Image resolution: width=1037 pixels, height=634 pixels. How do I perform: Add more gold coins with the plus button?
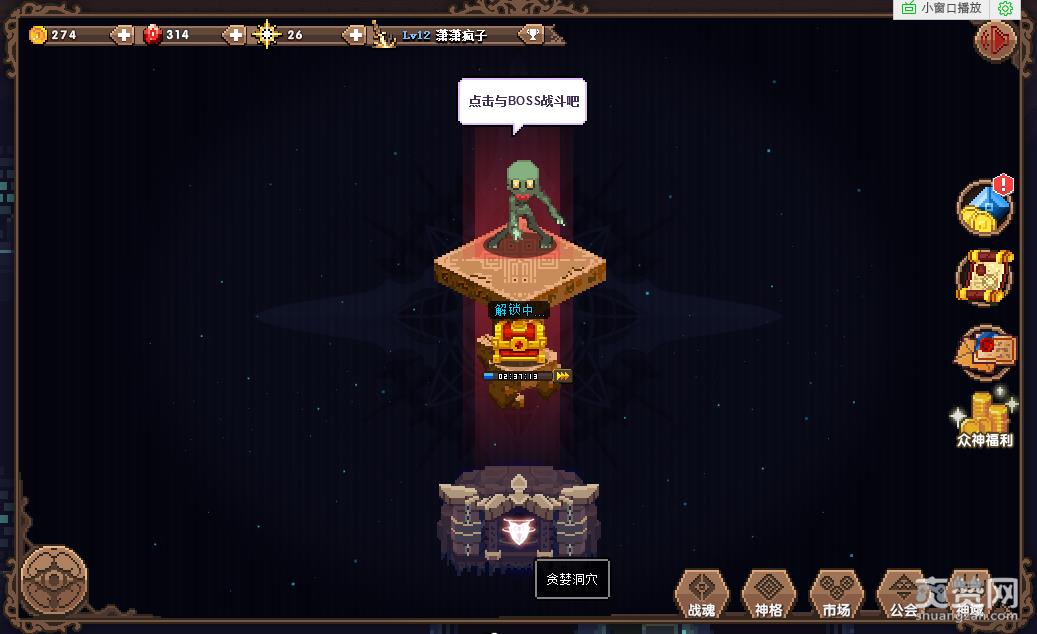pyautogui.click(x=123, y=35)
